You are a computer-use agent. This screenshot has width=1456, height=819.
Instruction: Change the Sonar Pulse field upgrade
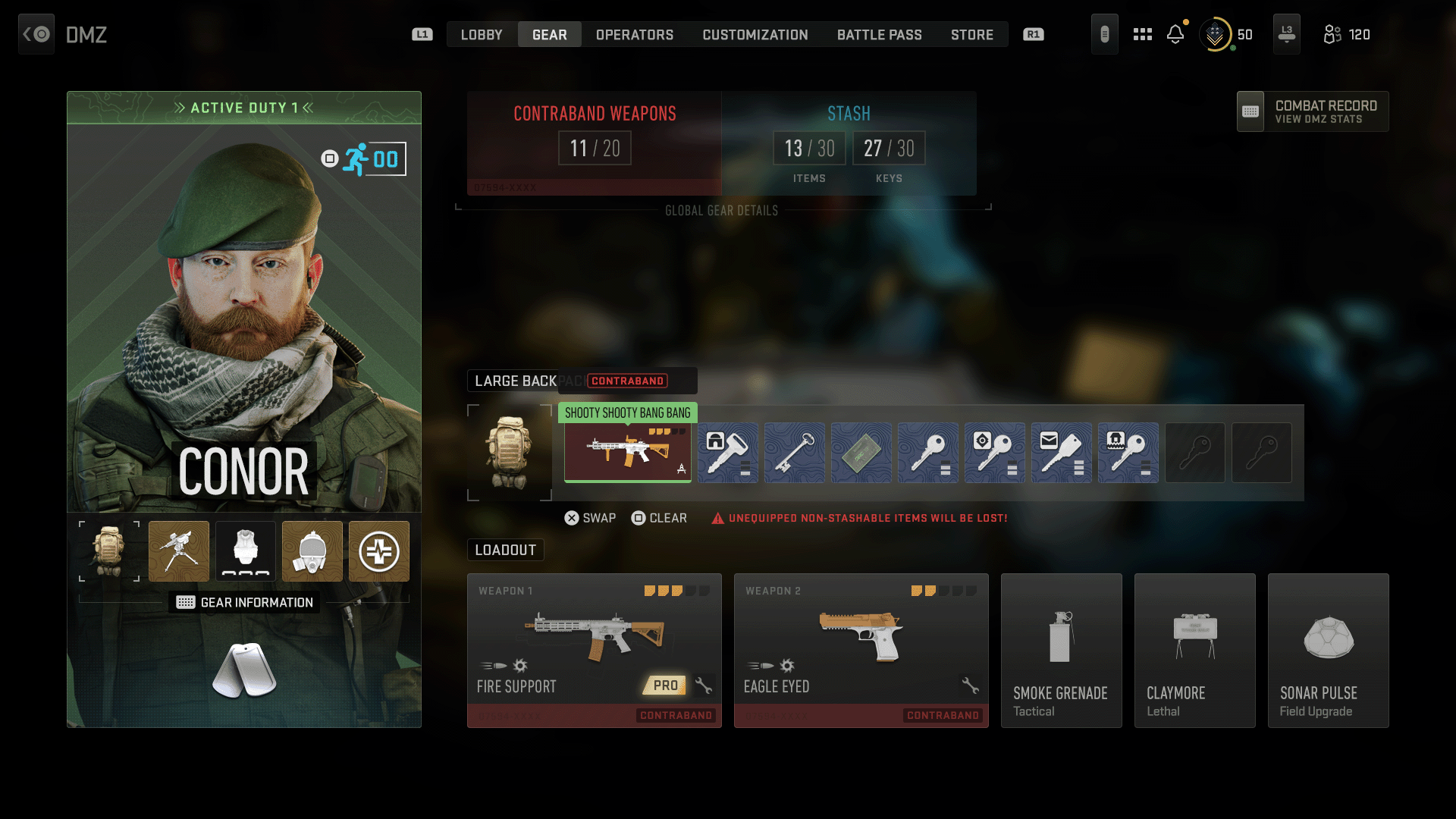(1329, 650)
